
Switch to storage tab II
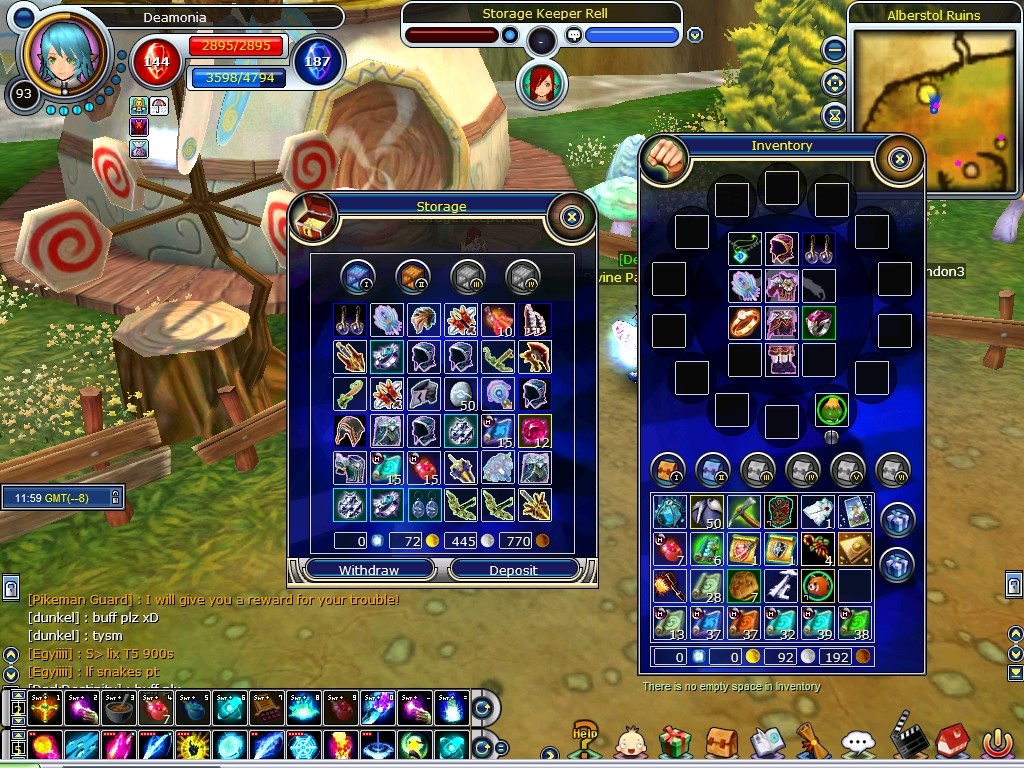[x=412, y=275]
